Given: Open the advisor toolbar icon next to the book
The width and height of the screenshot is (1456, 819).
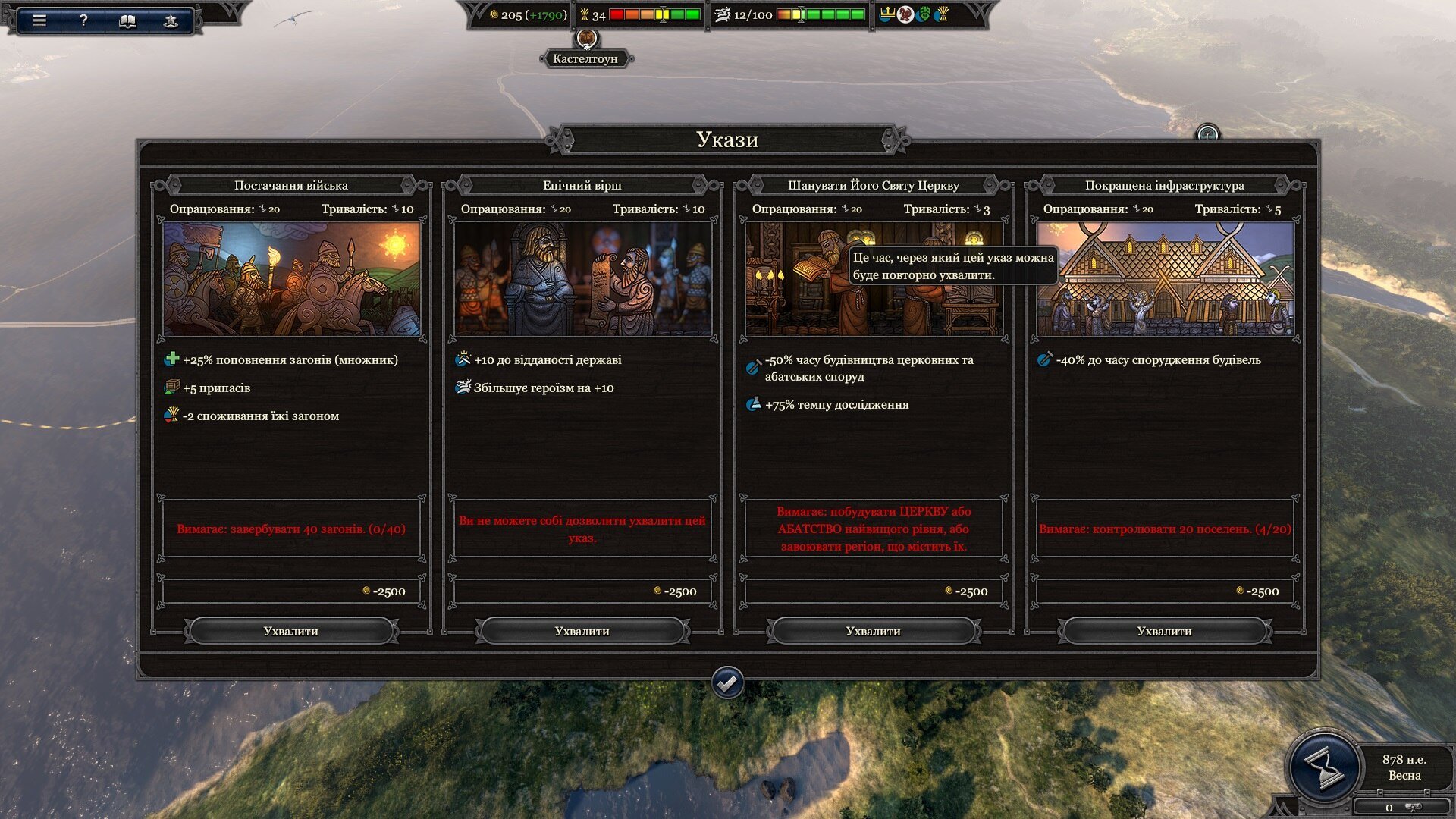Looking at the screenshot, I should pos(171,20).
